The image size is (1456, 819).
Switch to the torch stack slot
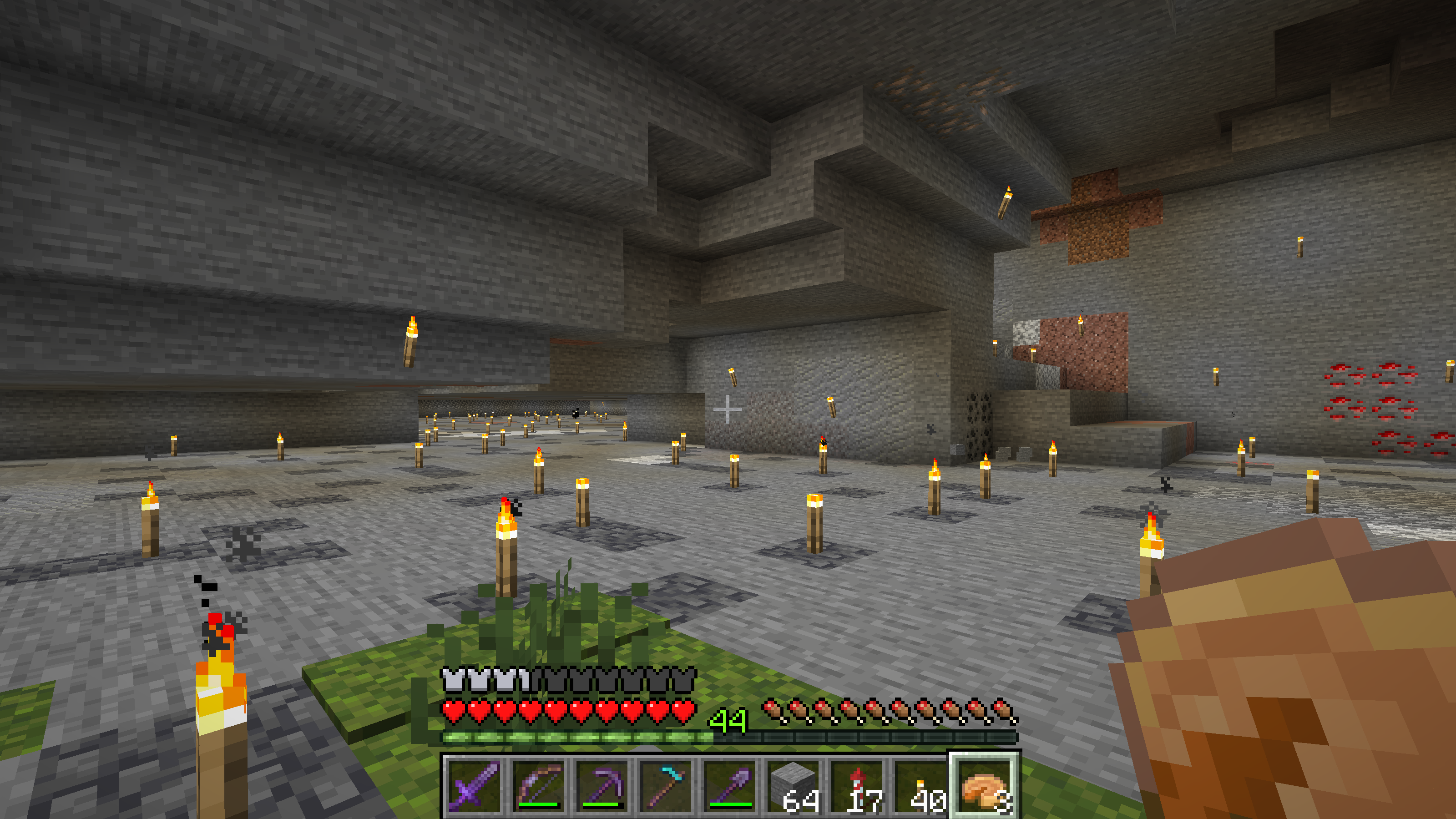[x=921, y=786]
